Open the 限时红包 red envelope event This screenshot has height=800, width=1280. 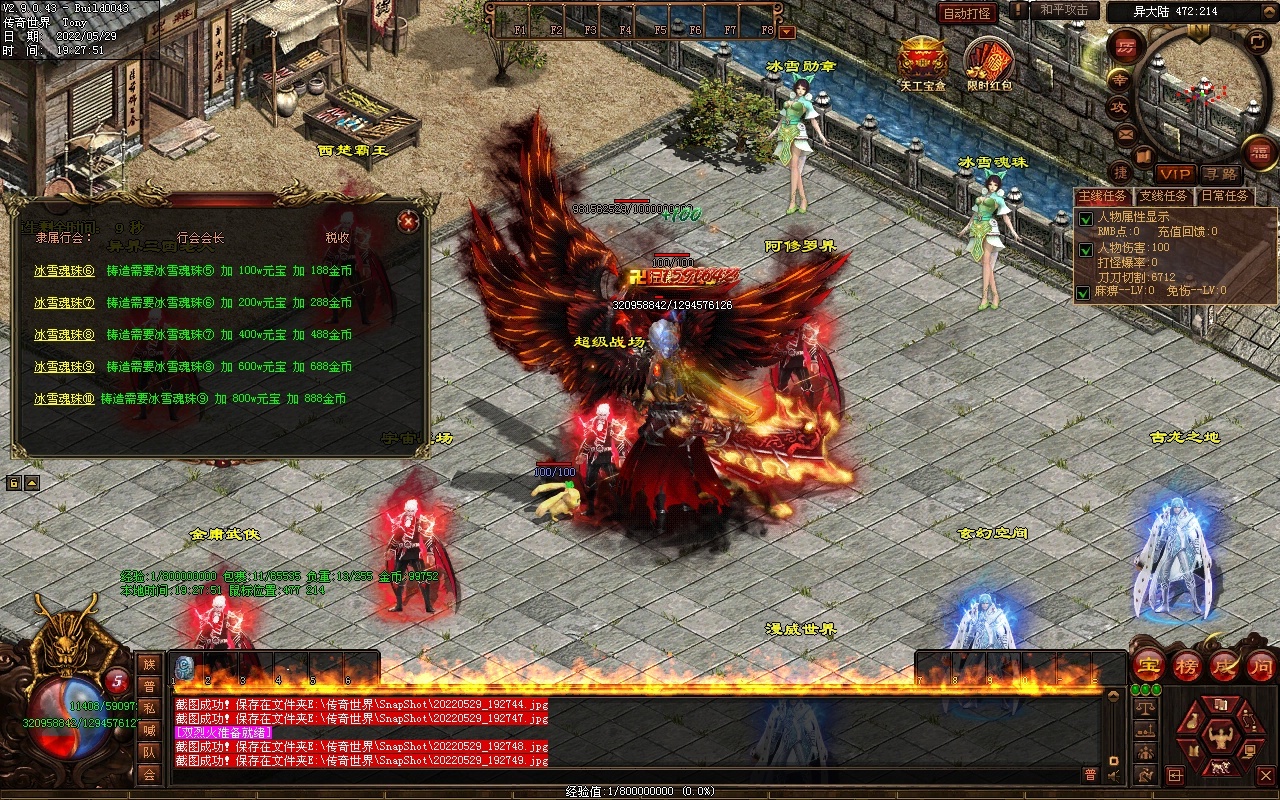989,62
